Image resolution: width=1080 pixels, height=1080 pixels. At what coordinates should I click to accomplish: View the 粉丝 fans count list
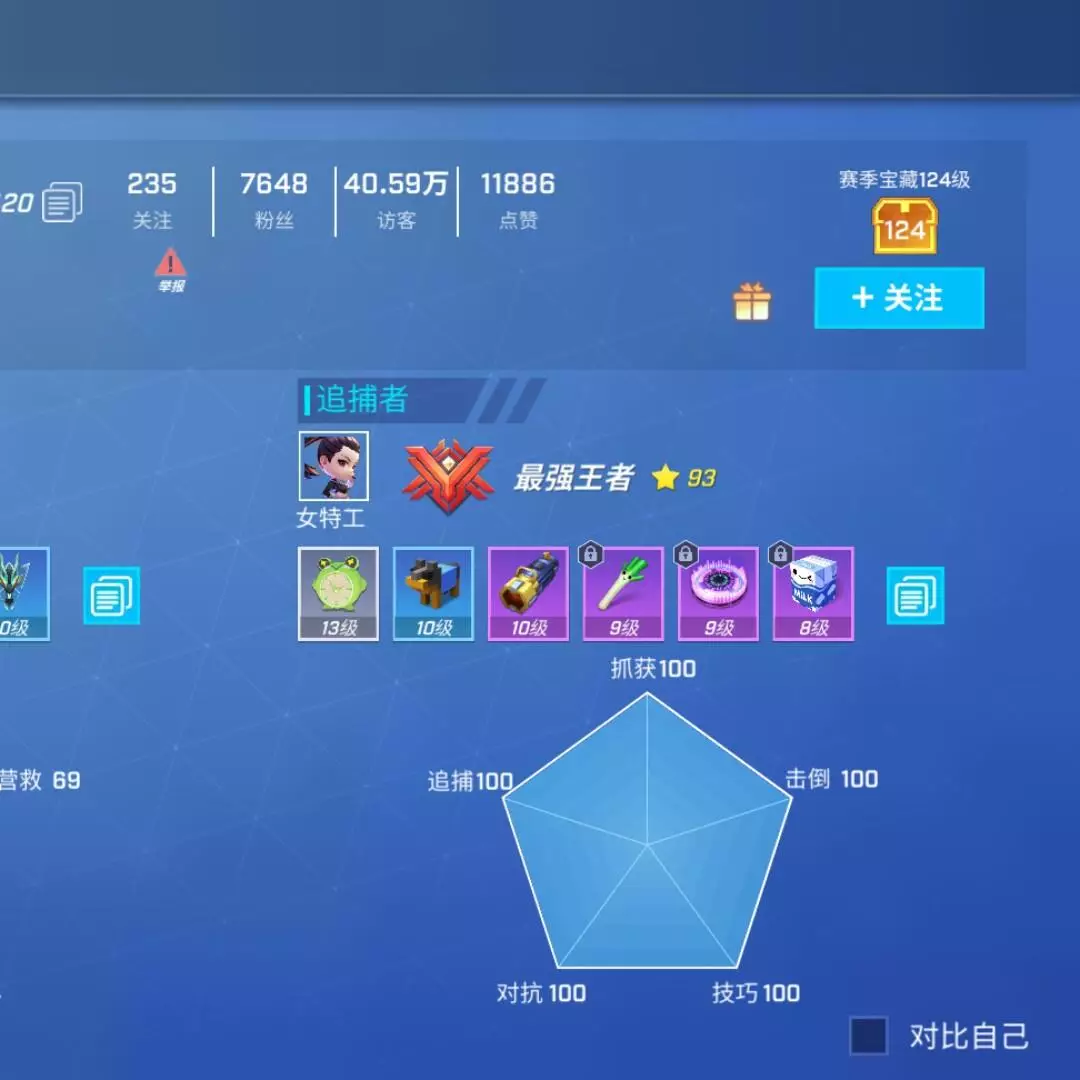pos(274,198)
